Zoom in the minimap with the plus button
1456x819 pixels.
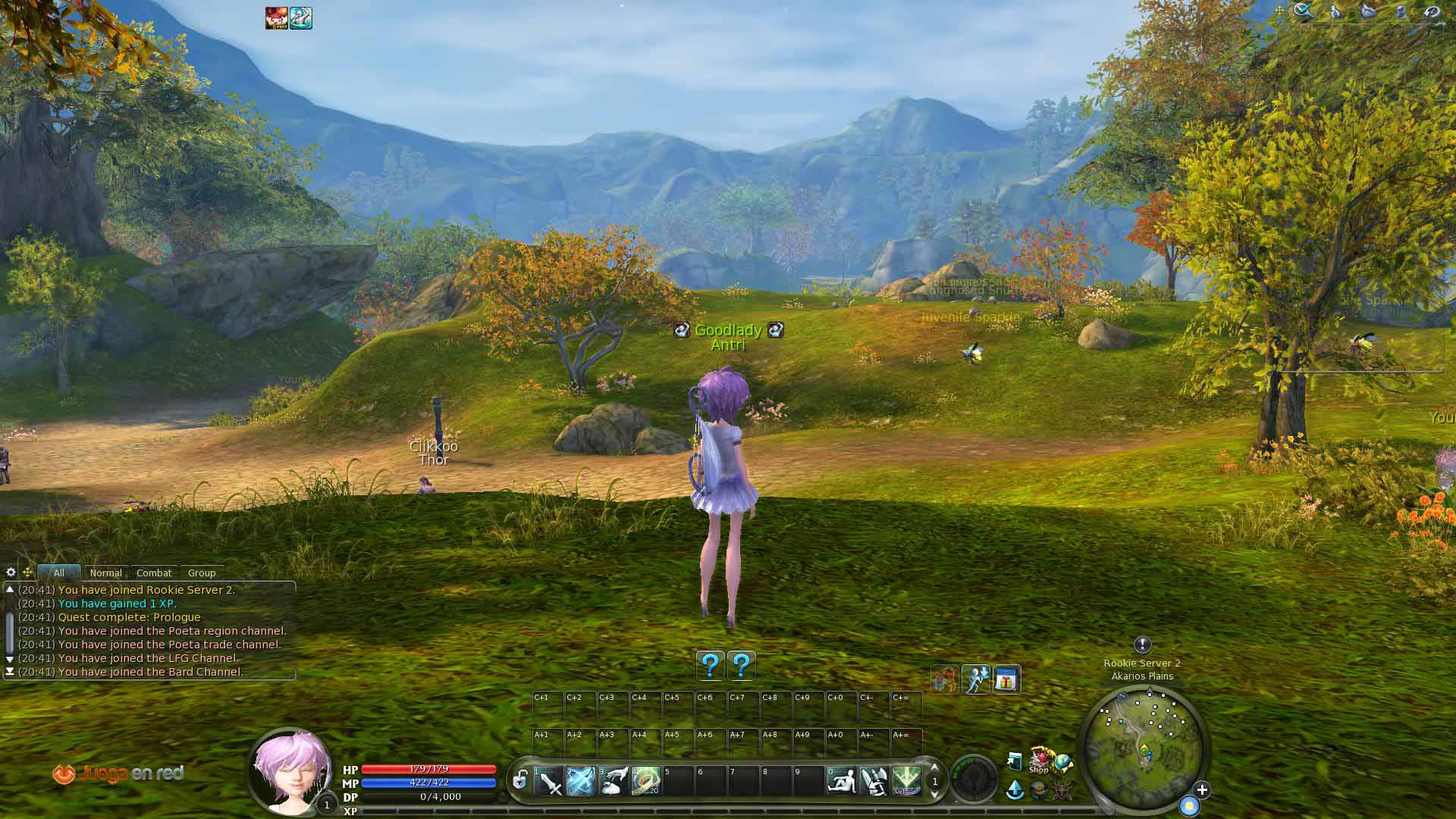[1202, 790]
